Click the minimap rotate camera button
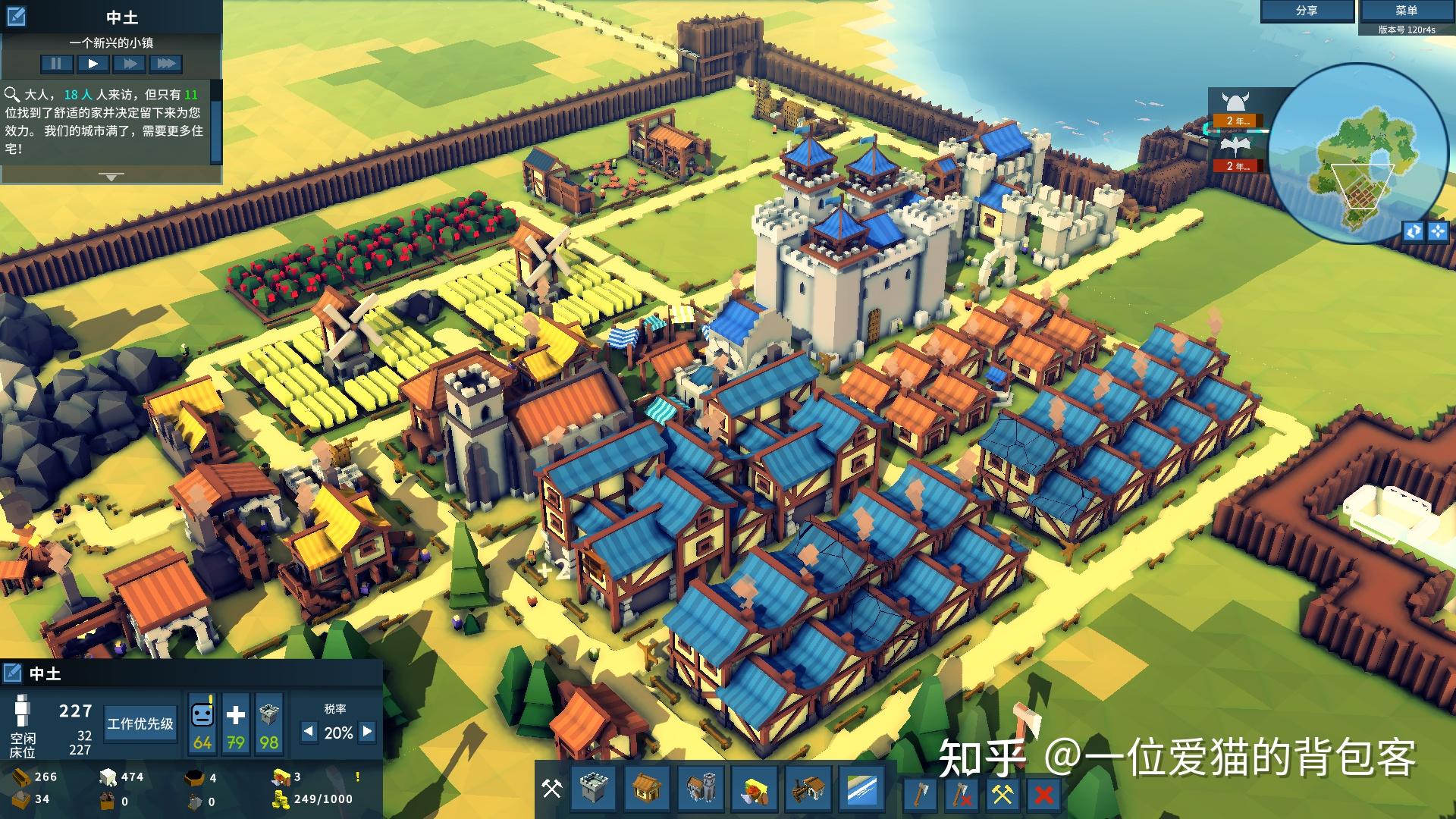This screenshot has height=819, width=1456. (1414, 231)
